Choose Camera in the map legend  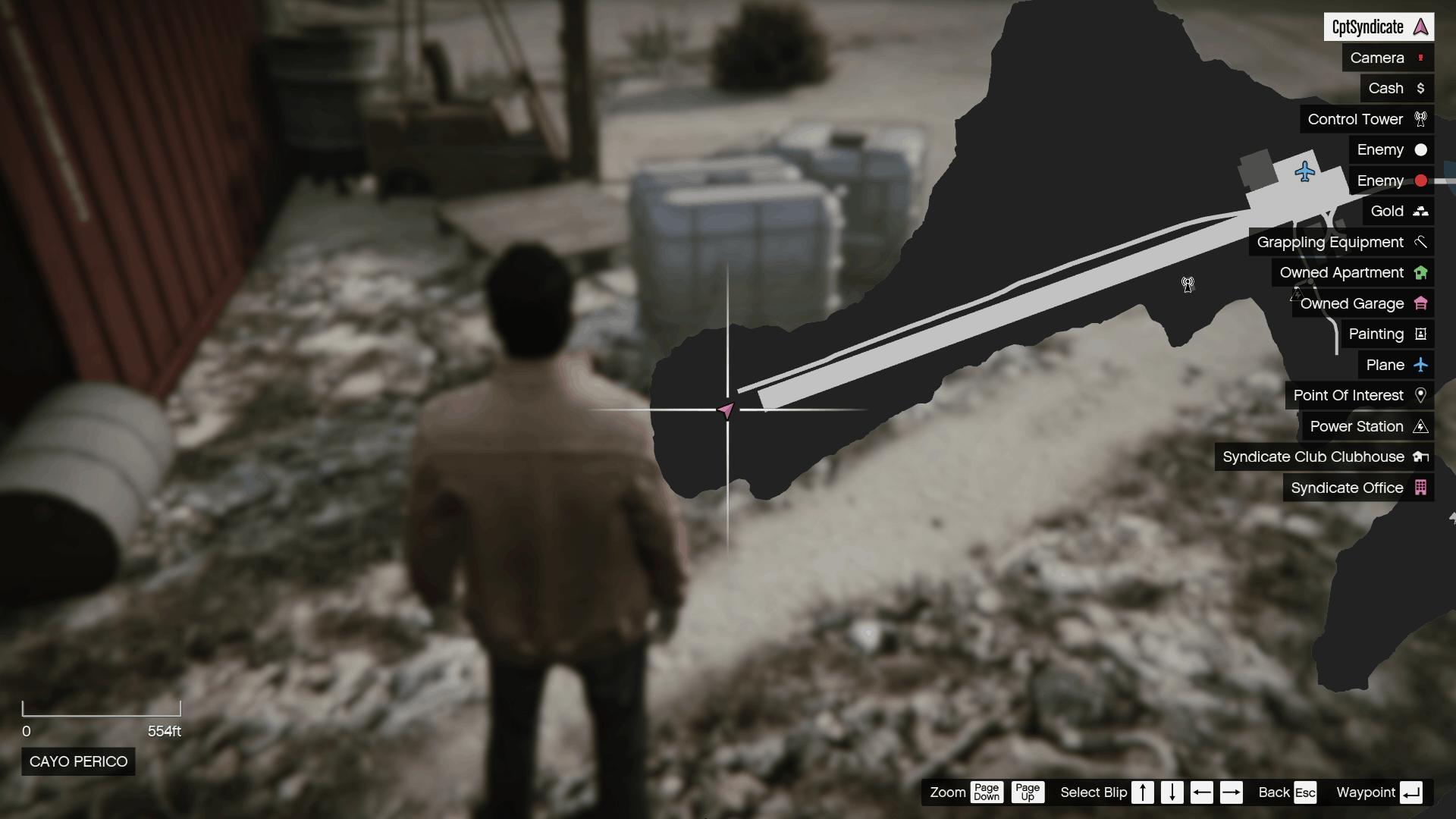[1387, 58]
